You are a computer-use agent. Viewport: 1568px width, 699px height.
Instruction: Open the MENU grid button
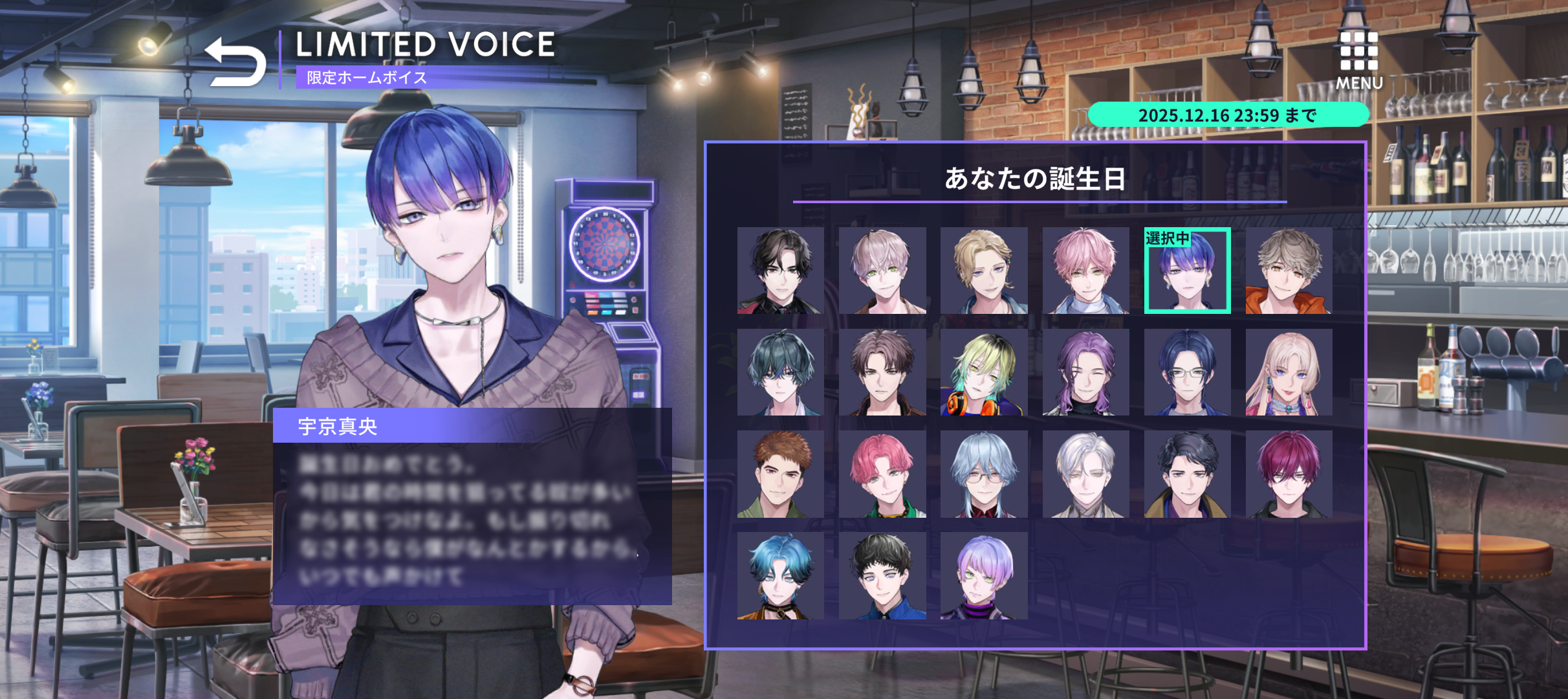point(1359,60)
